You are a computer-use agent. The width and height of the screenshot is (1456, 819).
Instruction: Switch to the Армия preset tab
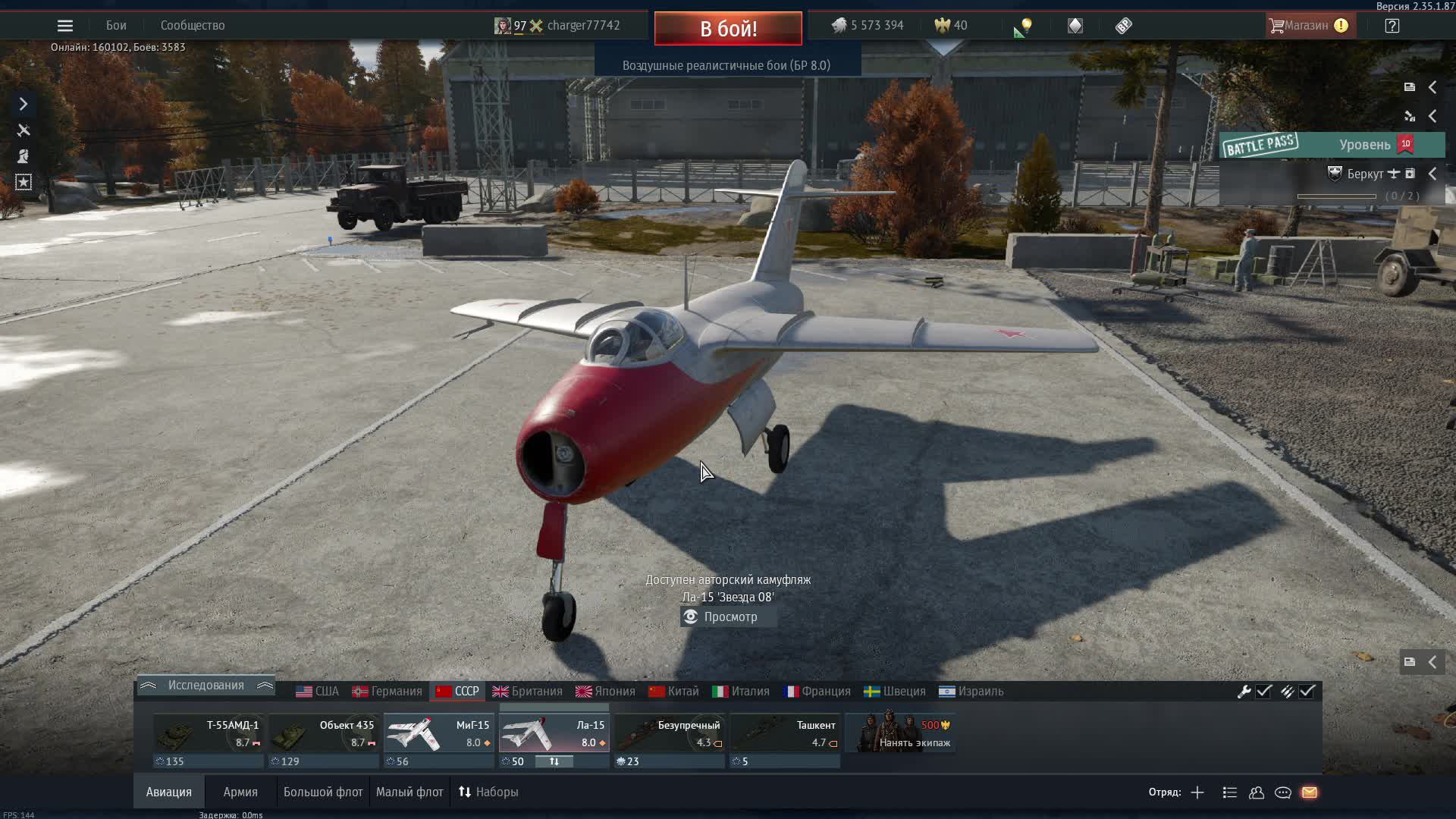pos(240,792)
